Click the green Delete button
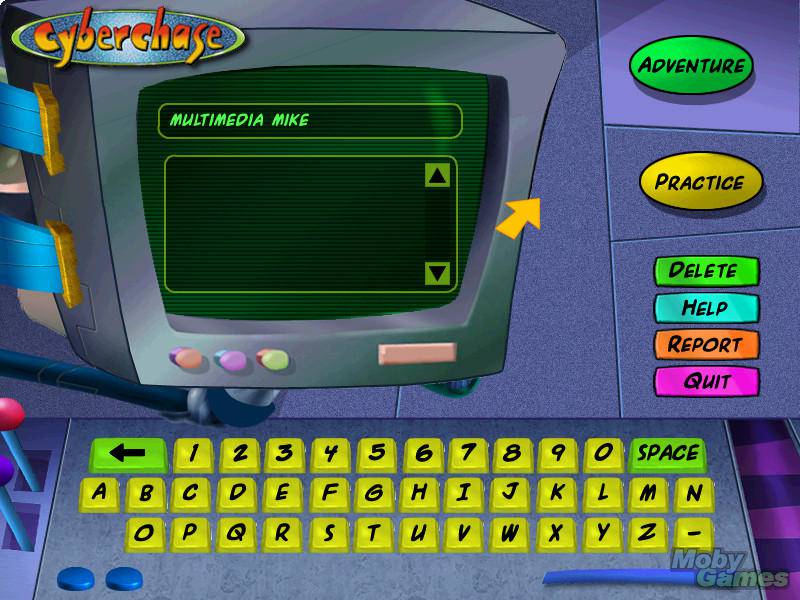This screenshot has width=800, height=600. click(x=706, y=270)
